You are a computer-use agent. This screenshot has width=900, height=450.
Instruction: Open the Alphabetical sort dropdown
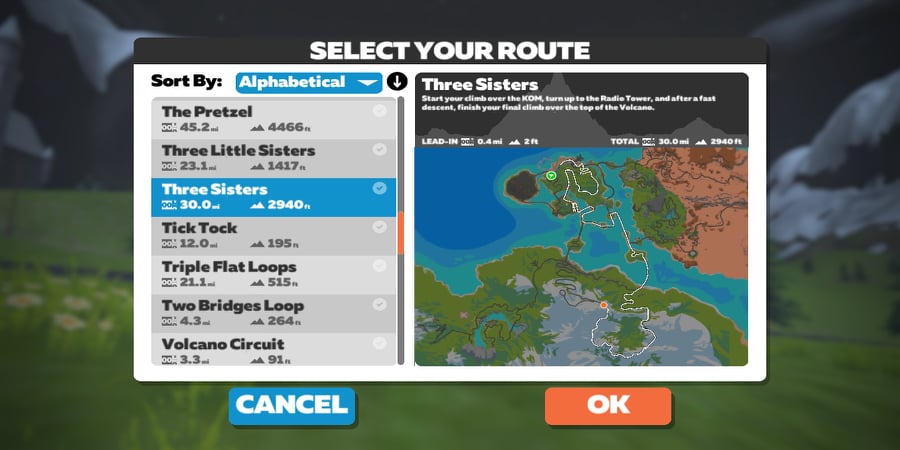309,82
